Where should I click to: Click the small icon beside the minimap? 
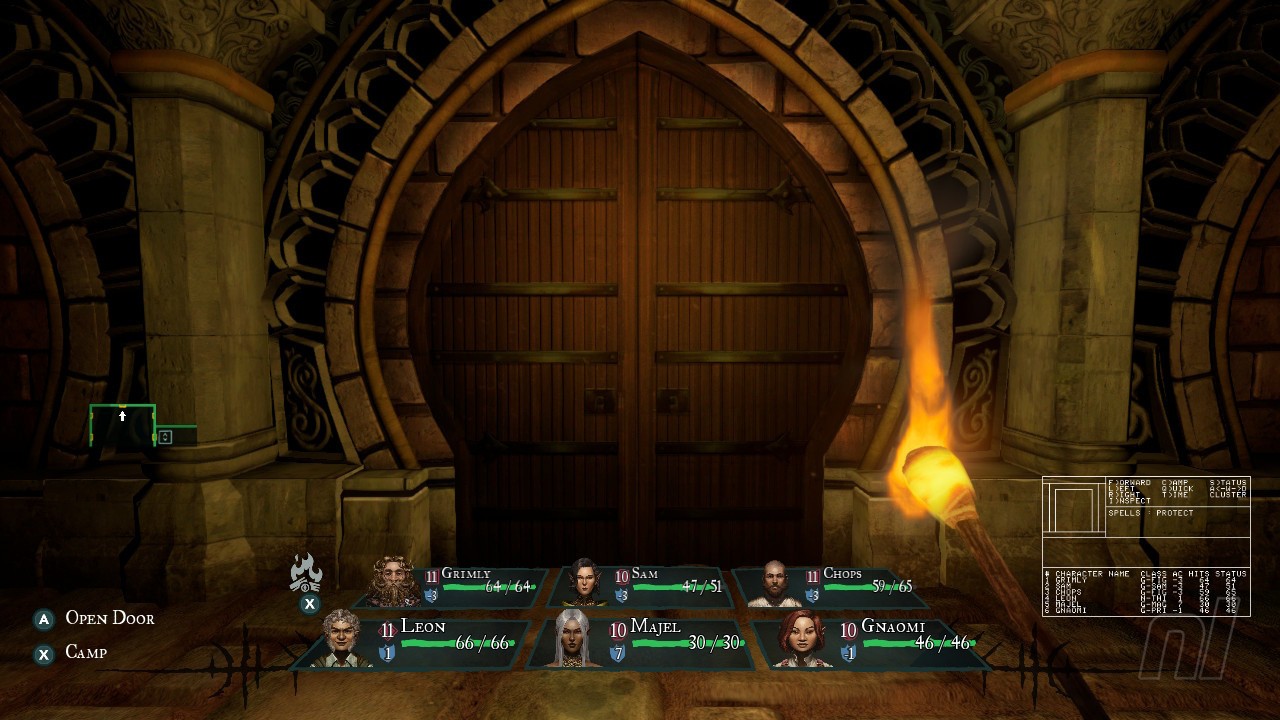click(x=165, y=437)
